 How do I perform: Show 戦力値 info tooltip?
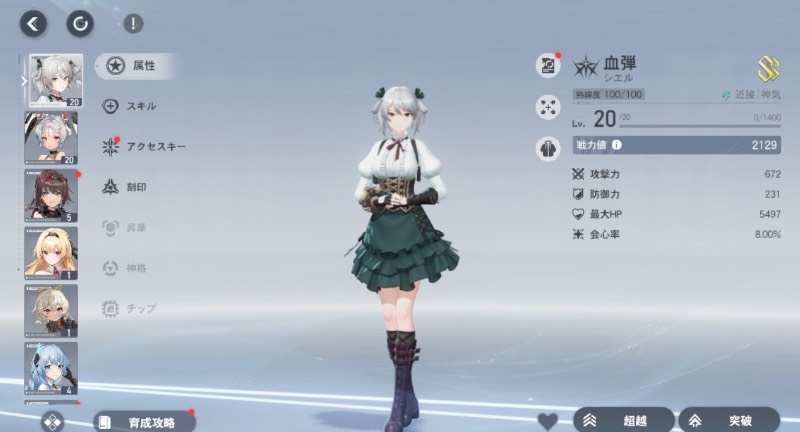pyautogui.click(x=616, y=146)
